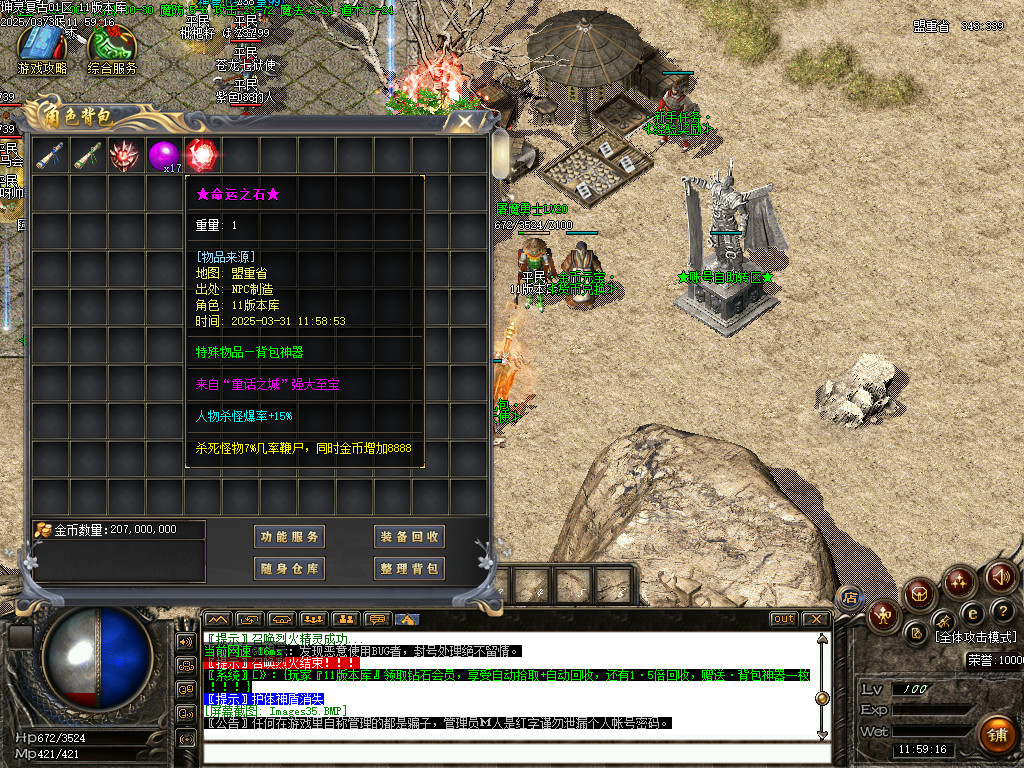Click the chat 'out' button

[x=784, y=619]
